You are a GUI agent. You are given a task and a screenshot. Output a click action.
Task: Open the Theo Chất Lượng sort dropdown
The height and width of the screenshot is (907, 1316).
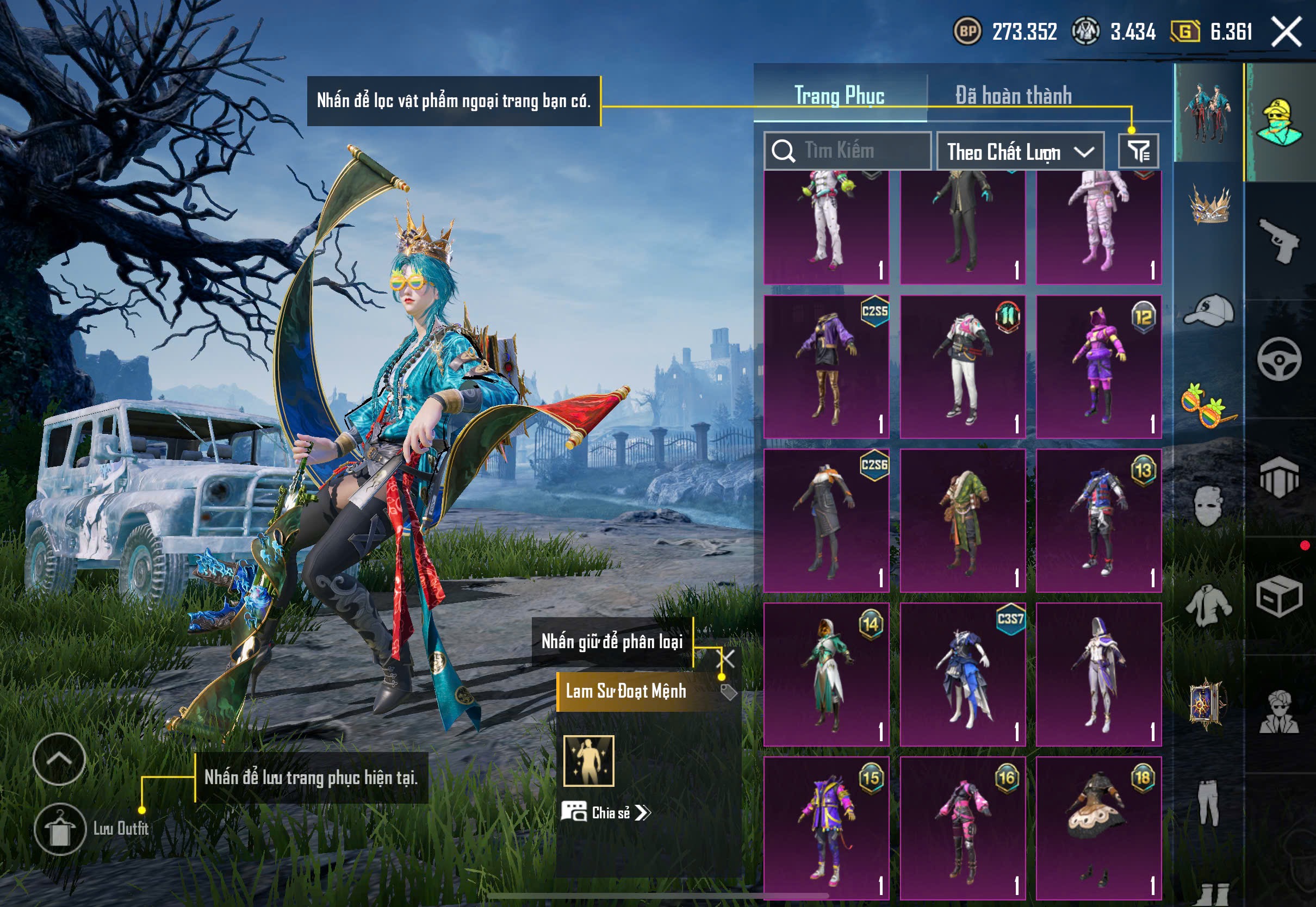click(x=1020, y=152)
